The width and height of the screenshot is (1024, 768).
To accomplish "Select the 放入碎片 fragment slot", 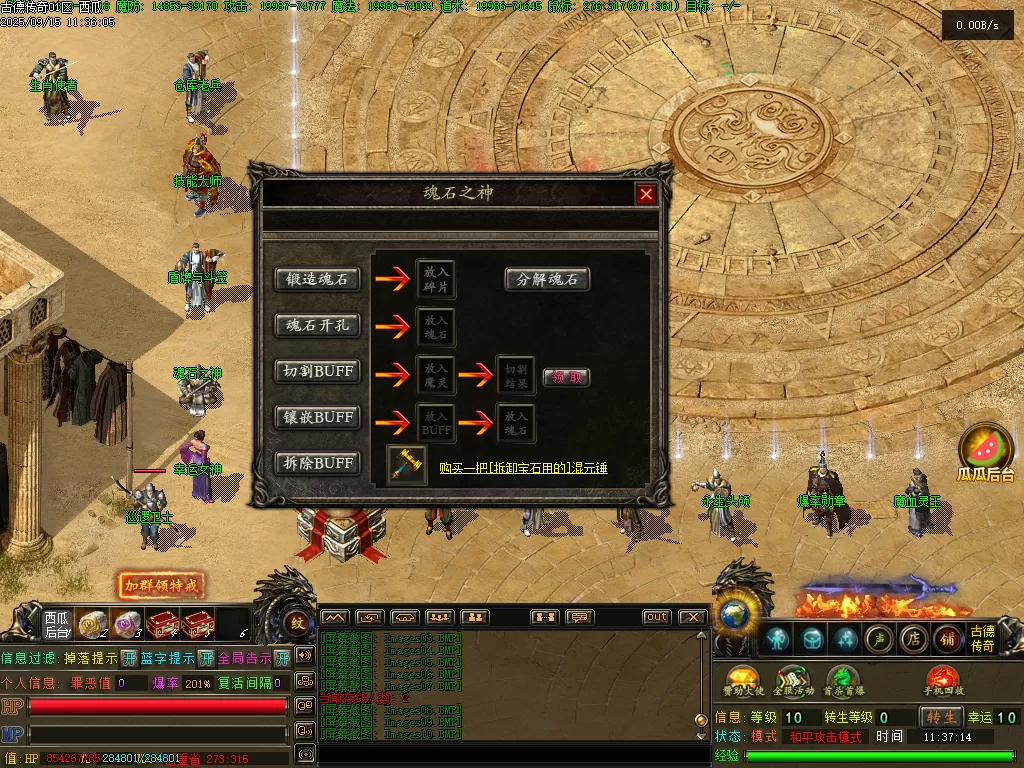I will coord(436,279).
